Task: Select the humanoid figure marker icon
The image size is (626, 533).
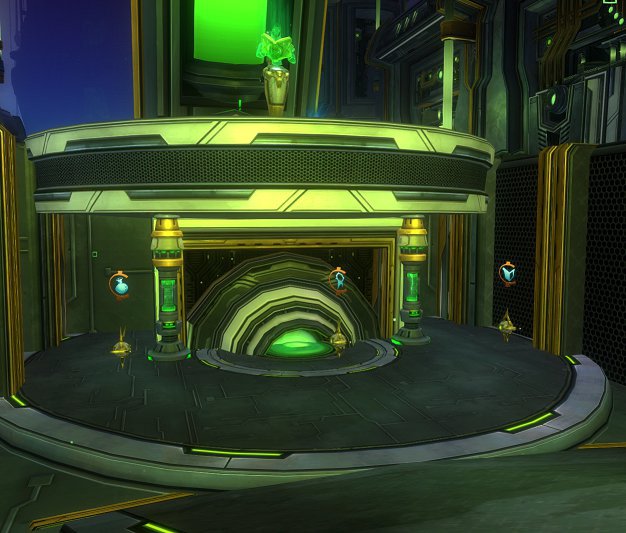Action: [x=338, y=279]
